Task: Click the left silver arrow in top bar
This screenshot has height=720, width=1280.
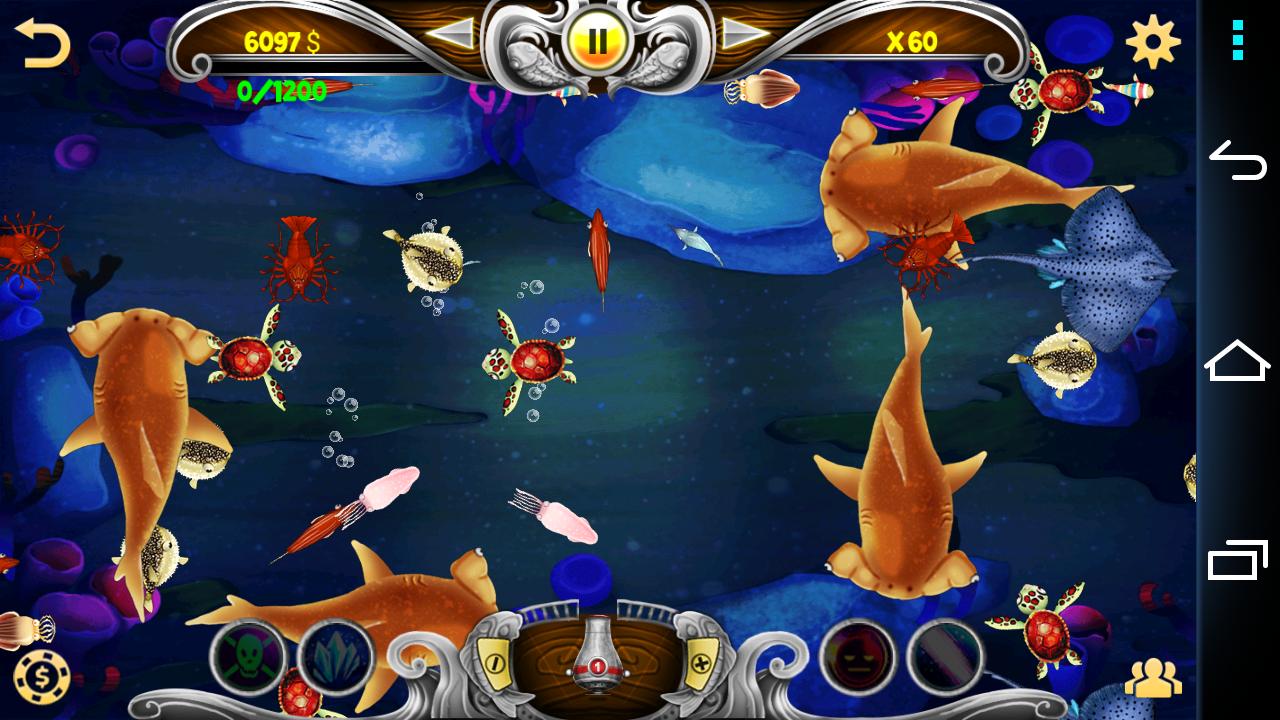Action: tap(451, 35)
